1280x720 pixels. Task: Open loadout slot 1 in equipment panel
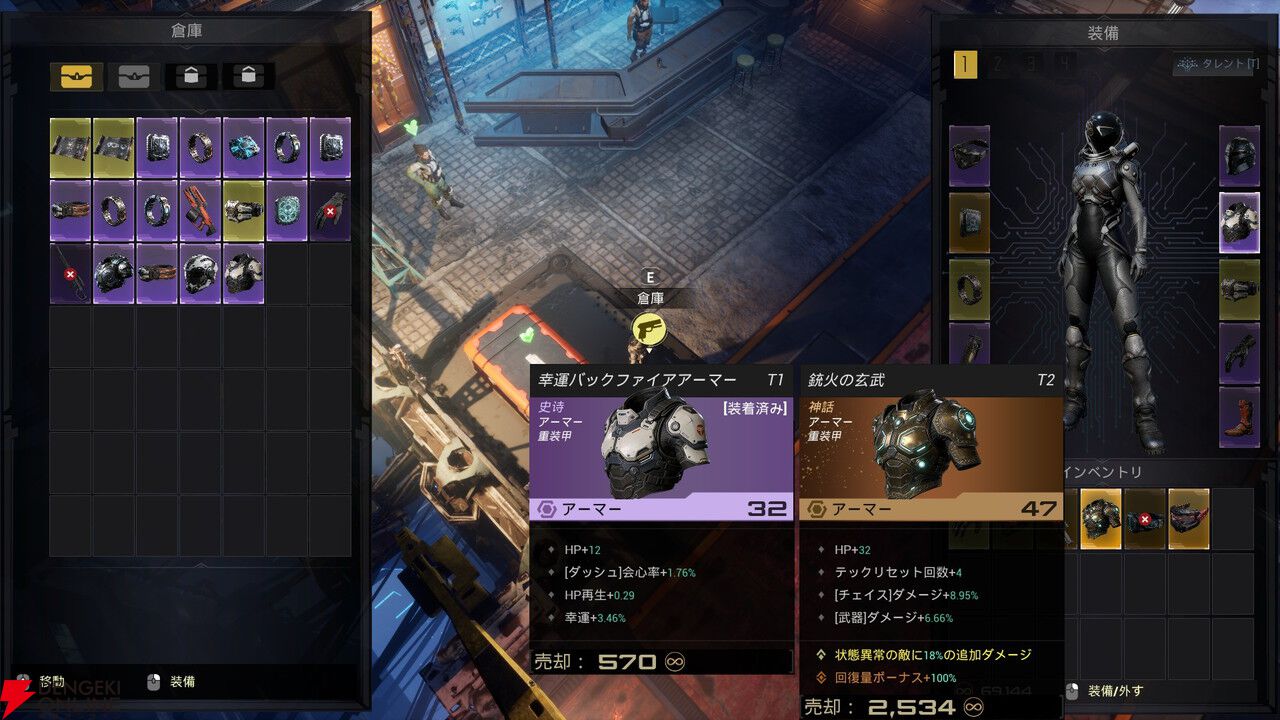click(965, 66)
